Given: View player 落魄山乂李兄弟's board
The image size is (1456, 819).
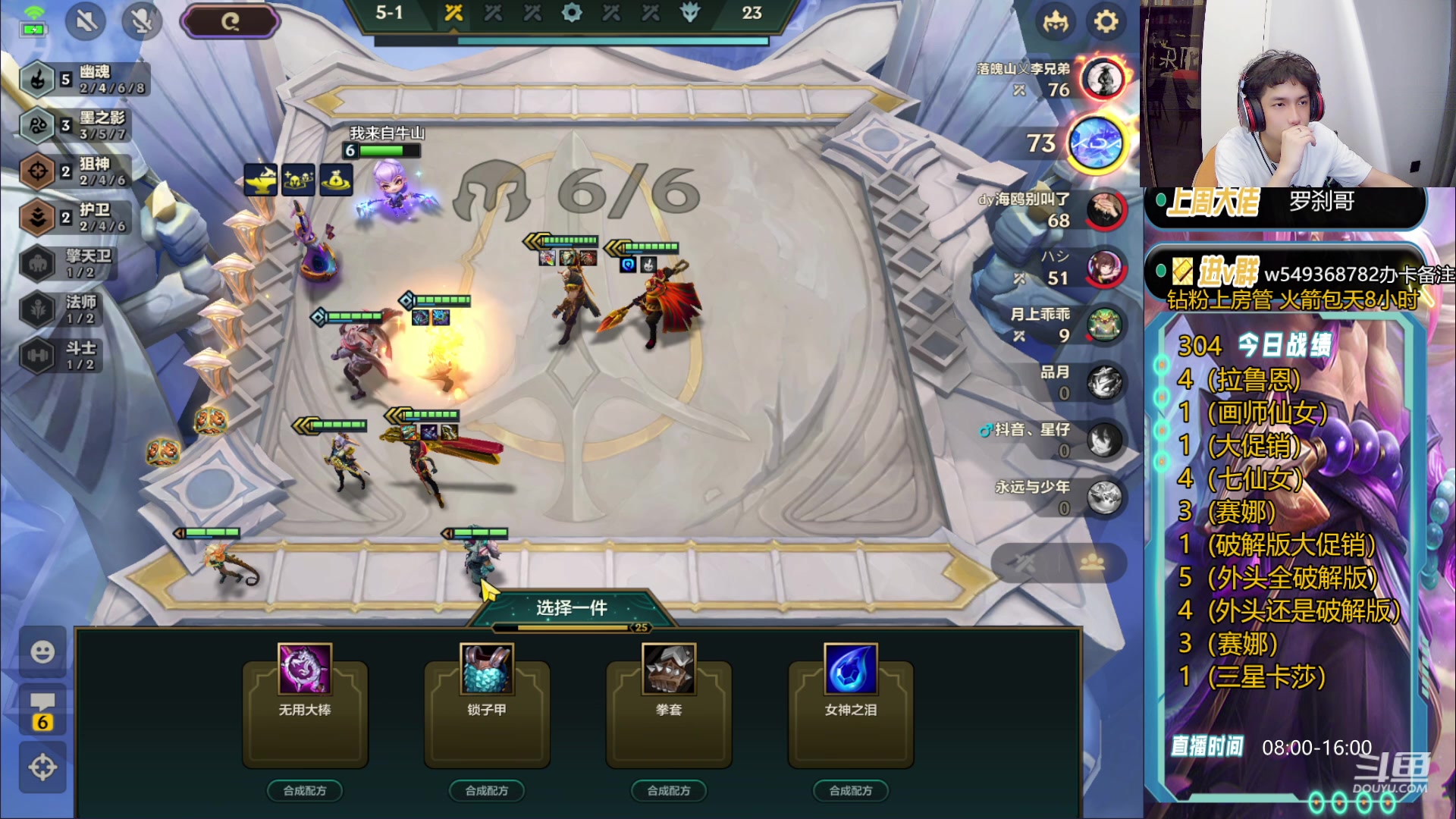Looking at the screenshot, I should 1103,78.
